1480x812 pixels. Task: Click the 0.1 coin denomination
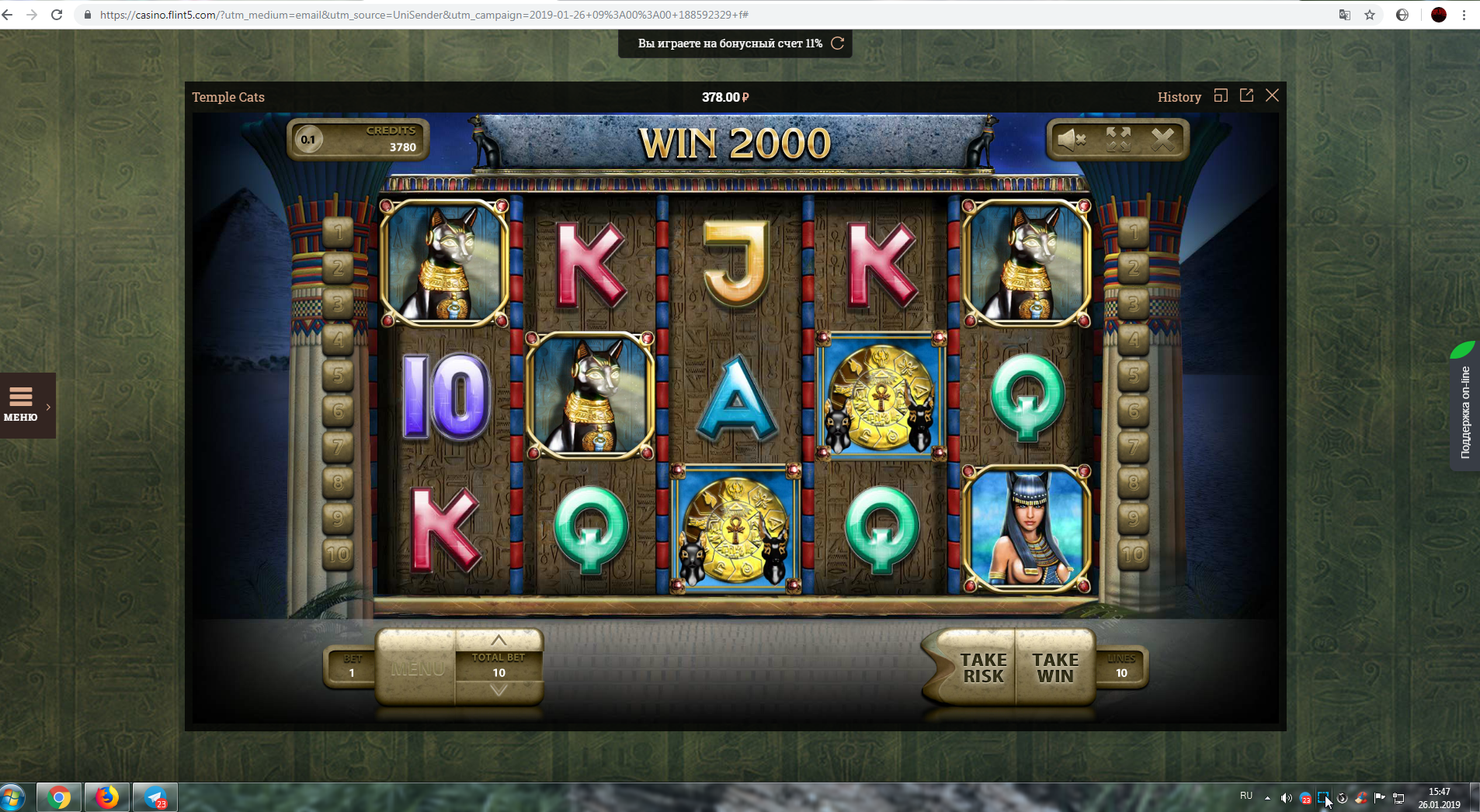(308, 140)
